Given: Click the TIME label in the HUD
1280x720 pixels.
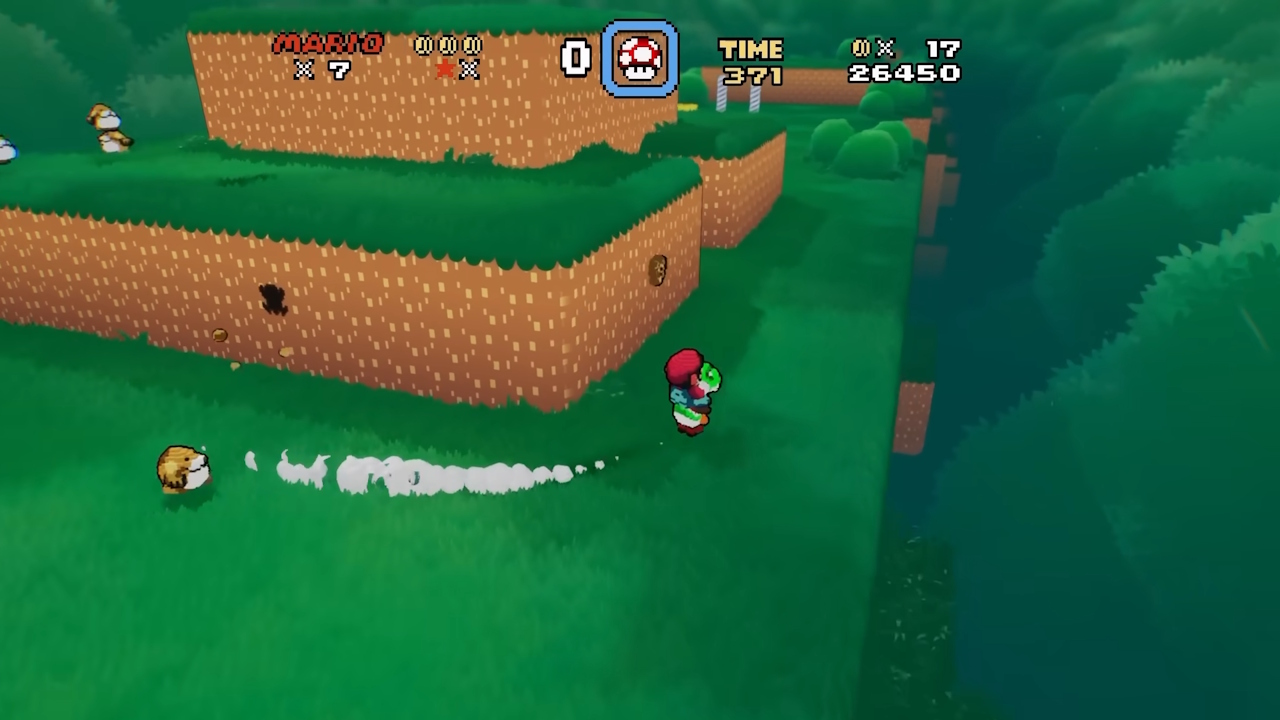Looking at the screenshot, I should (x=752, y=47).
